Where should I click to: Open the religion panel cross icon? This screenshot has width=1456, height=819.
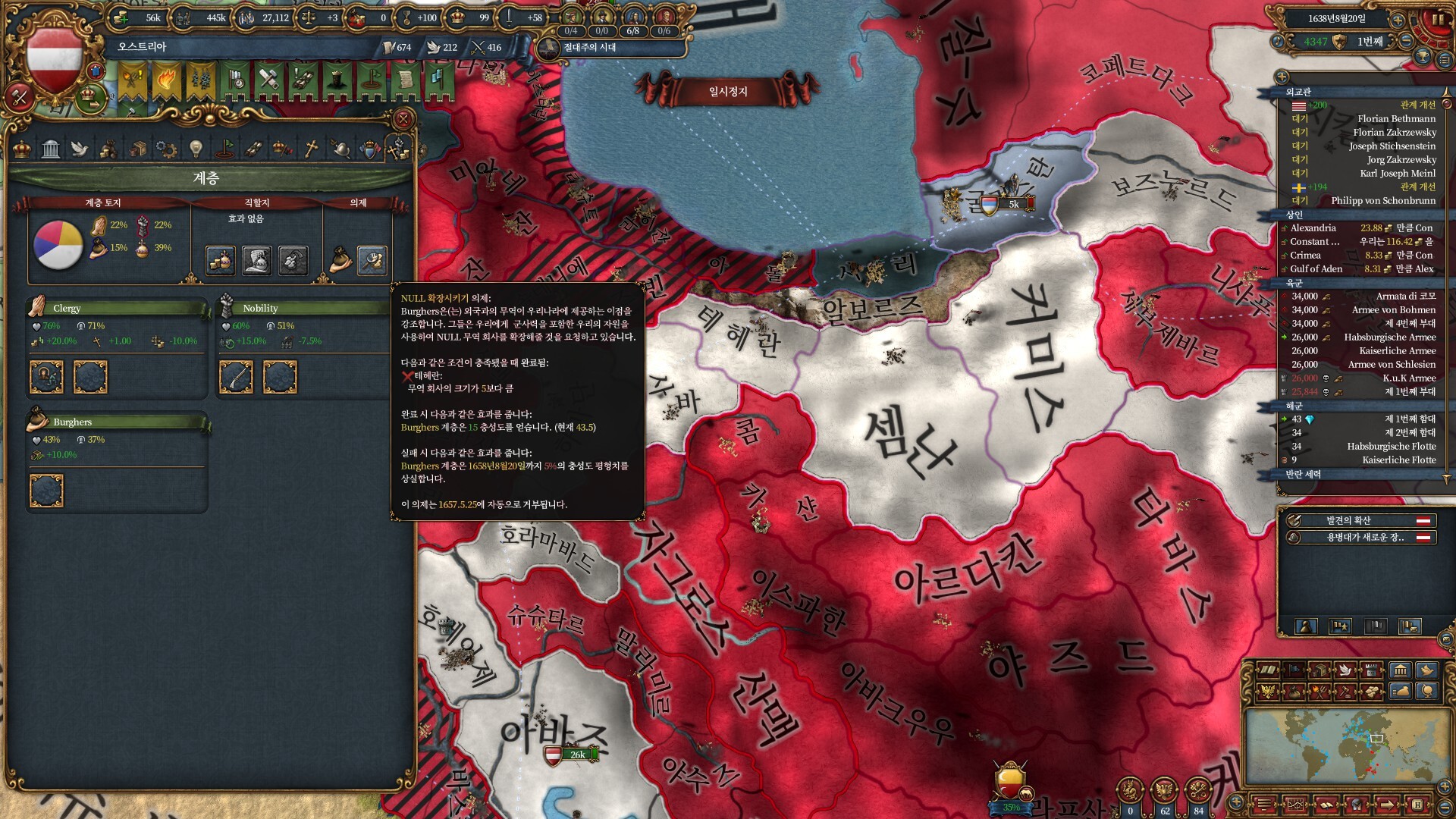(311, 148)
